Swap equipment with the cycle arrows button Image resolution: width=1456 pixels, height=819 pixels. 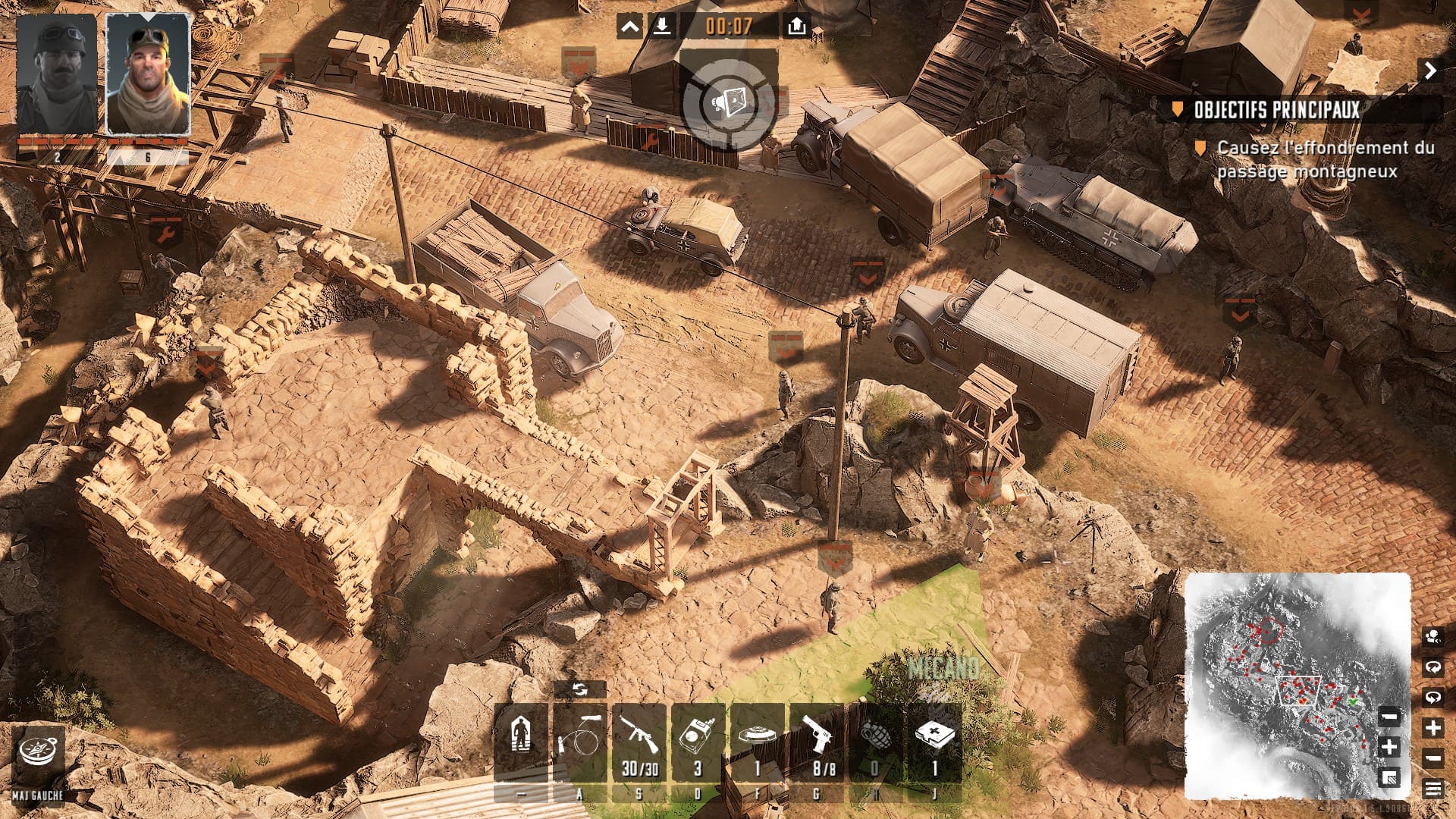(x=580, y=689)
